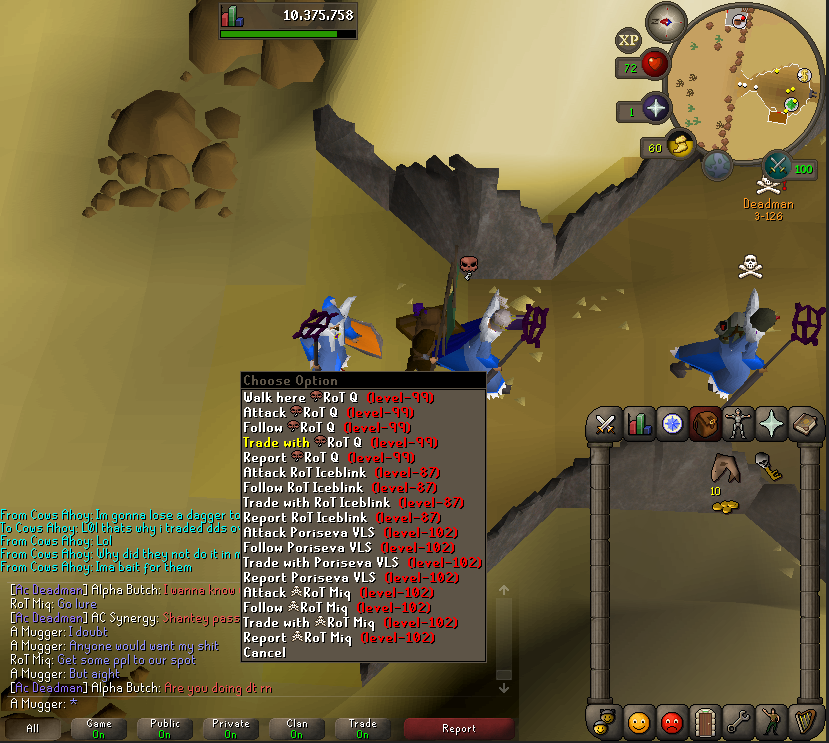Select the coins stack in the inventory

point(724,507)
